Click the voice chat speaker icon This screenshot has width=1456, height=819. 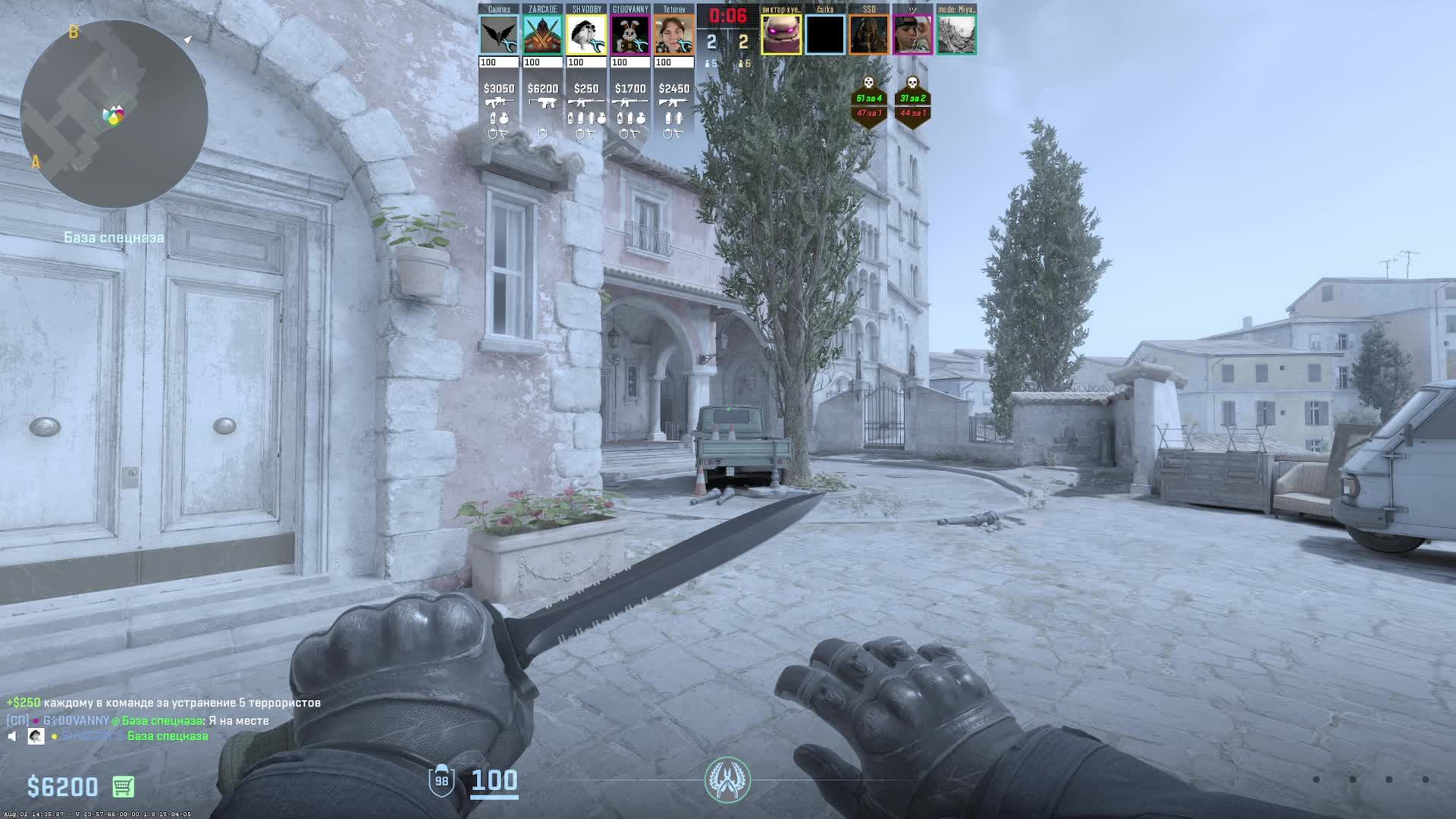(12, 736)
